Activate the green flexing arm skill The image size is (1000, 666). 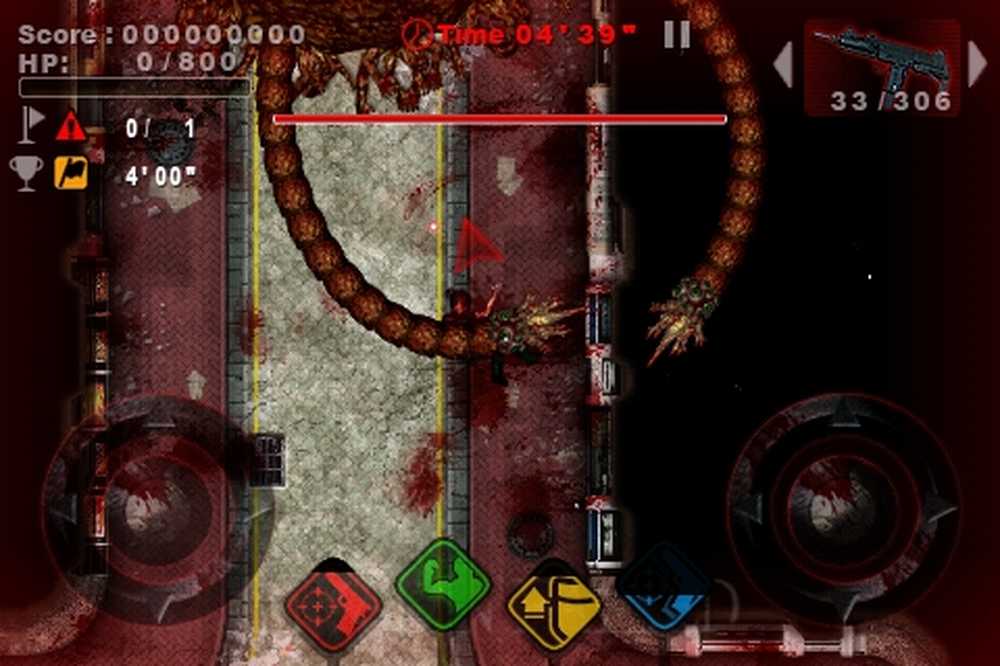[443, 584]
